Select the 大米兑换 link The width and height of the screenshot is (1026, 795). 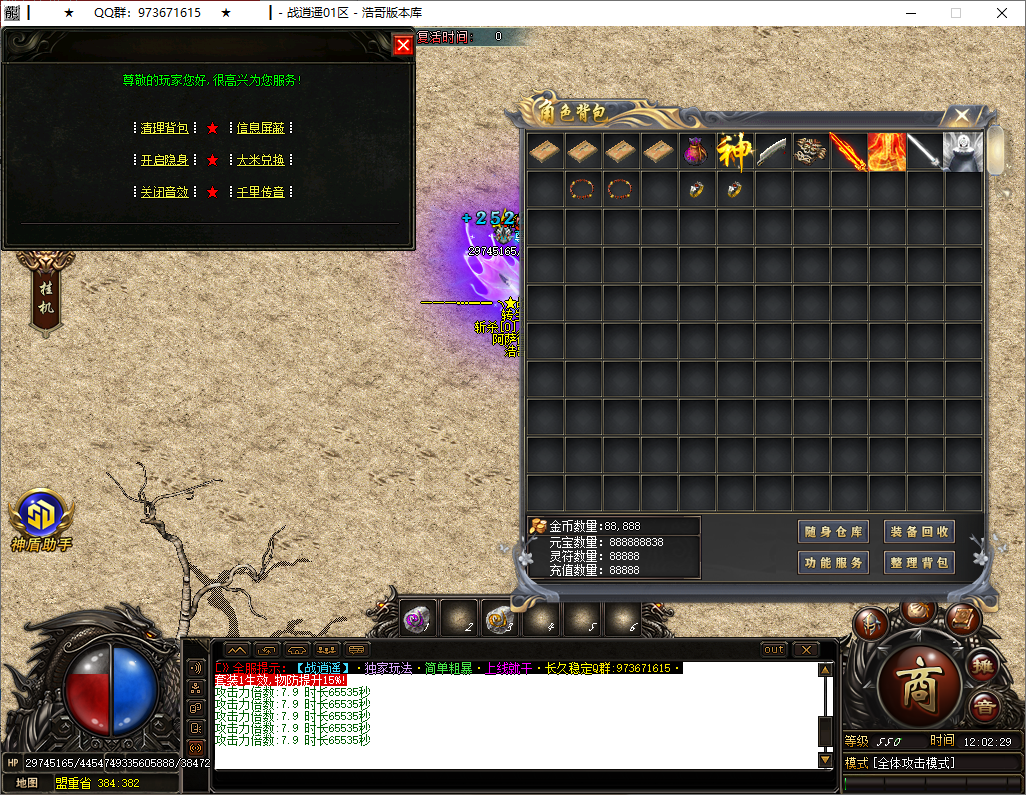pos(260,160)
